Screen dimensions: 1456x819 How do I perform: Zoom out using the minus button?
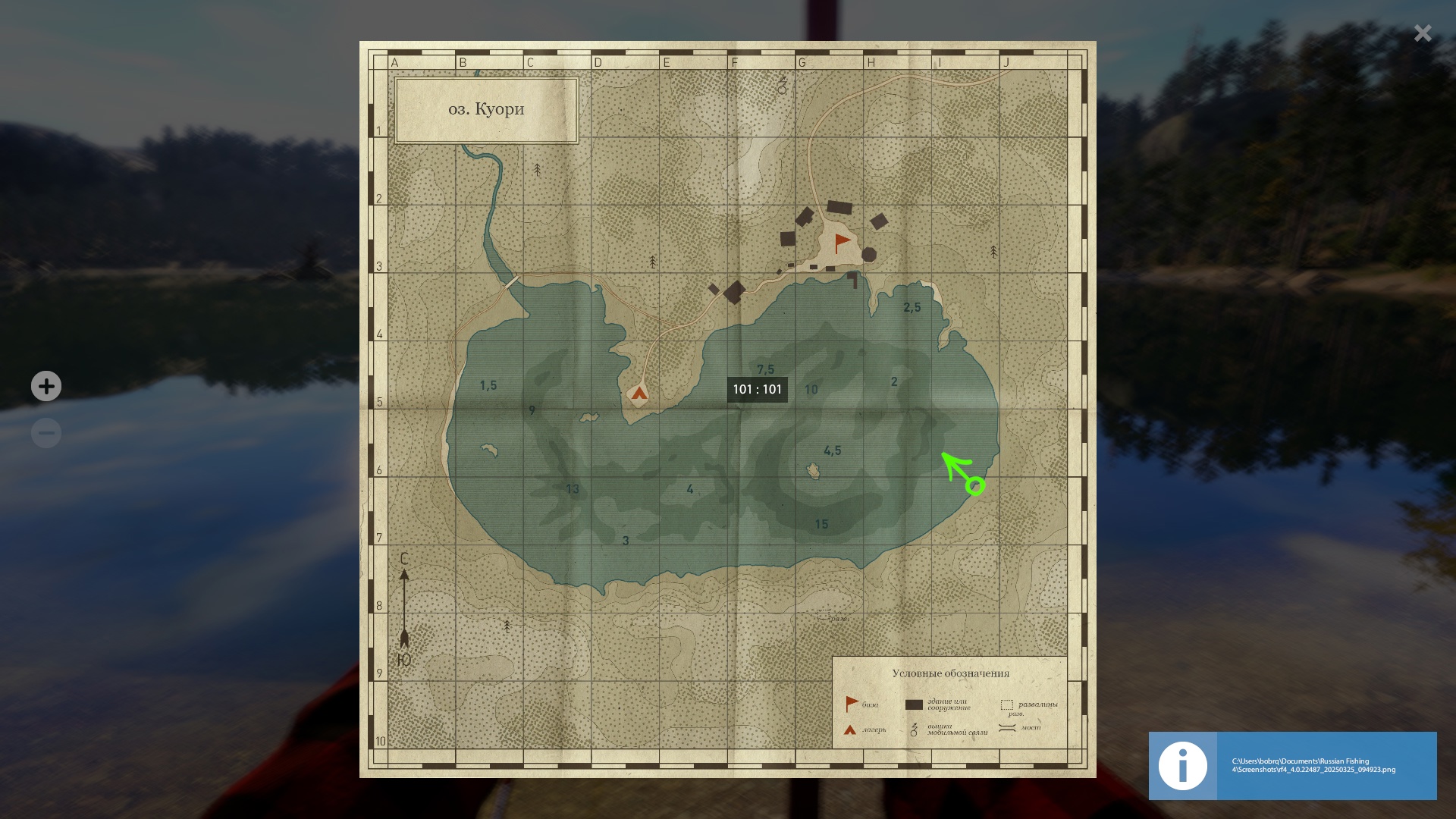point(46,433)
